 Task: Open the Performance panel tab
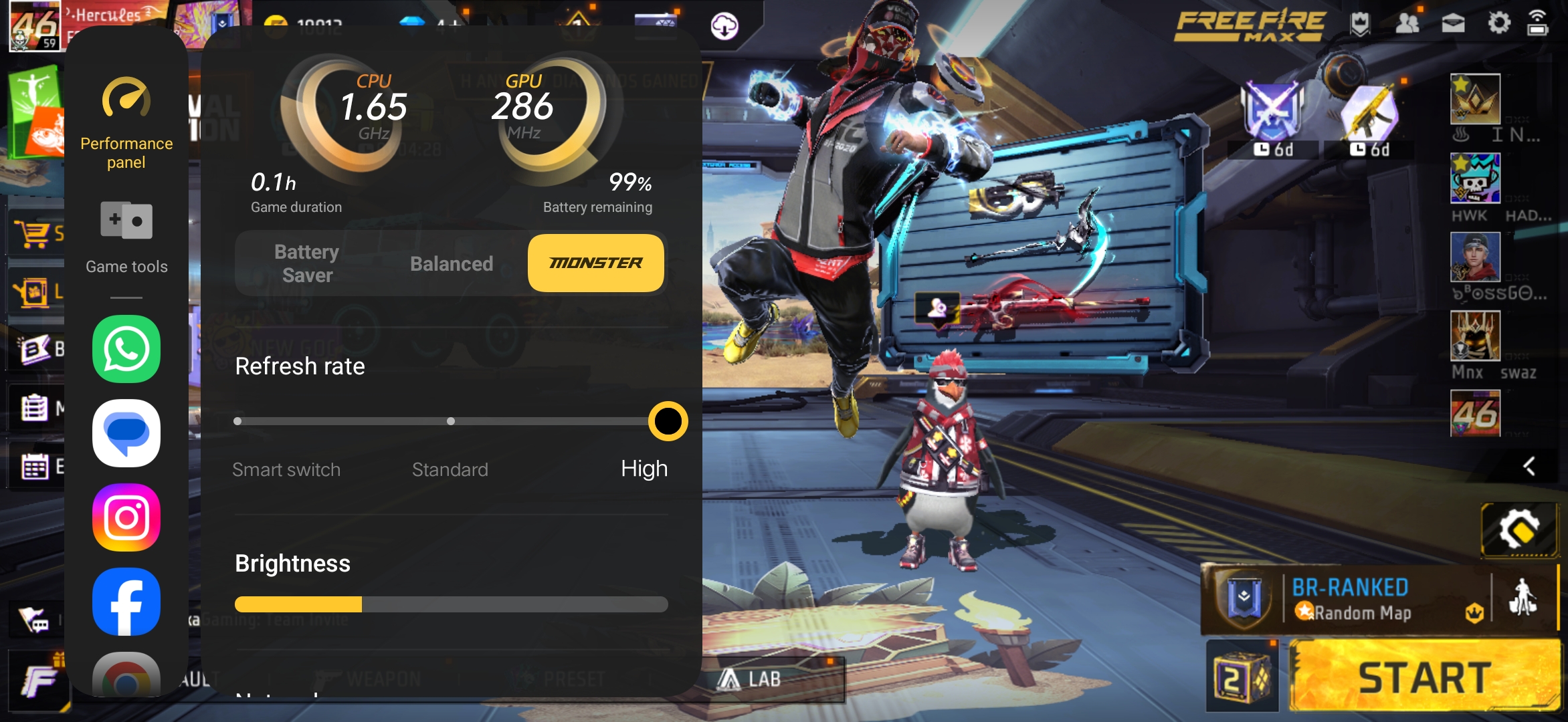126,124
